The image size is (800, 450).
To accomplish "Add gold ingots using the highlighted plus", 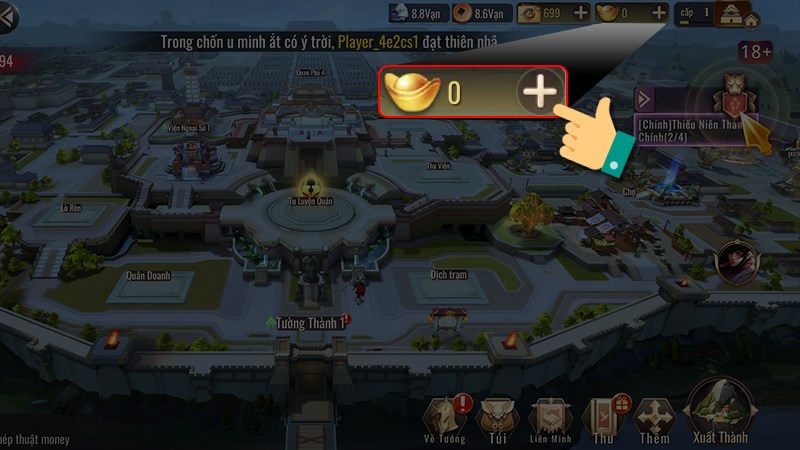I will coord(539,93).
